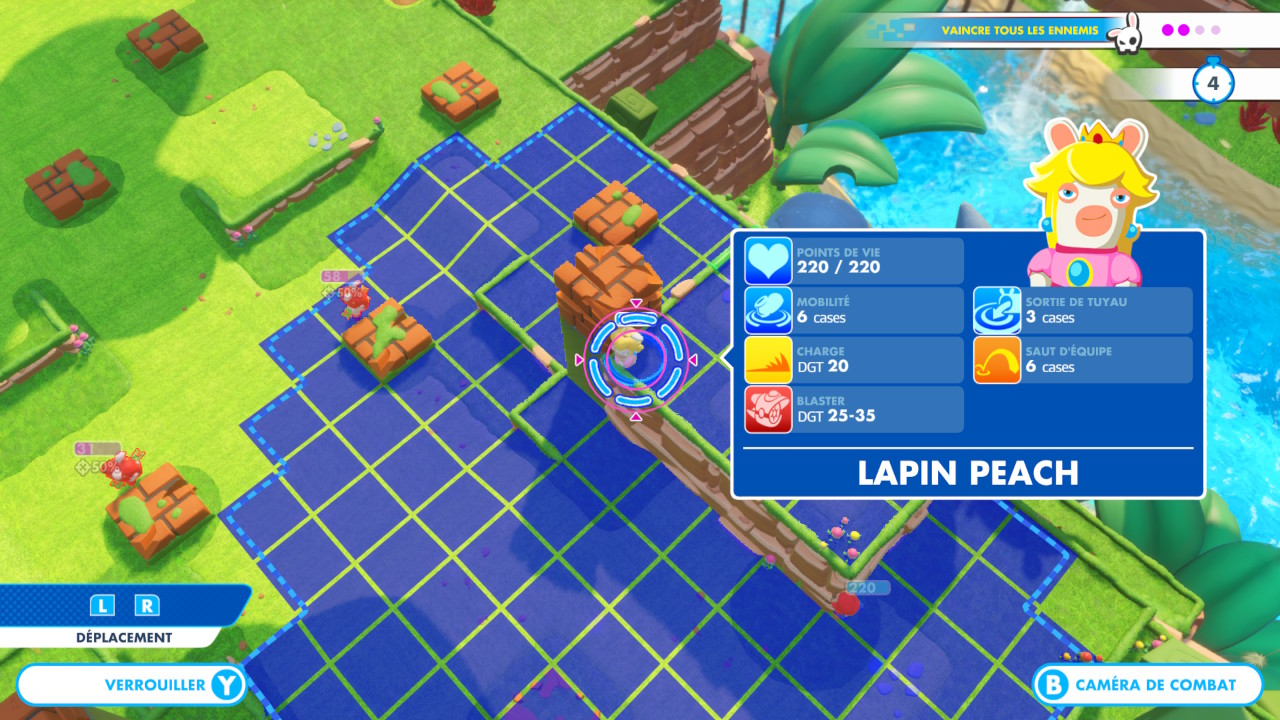1280x720 pixels.
Task: Click the Vaincre Tous Les Ennemis banner
Action: 1020,30
